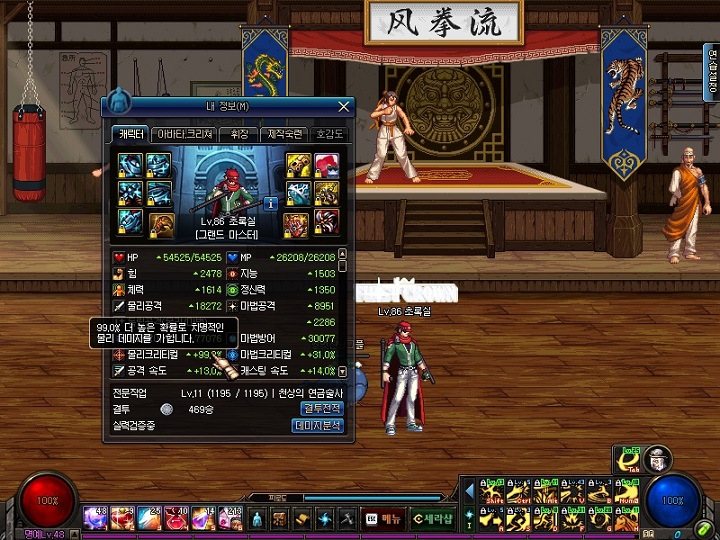The height and width of the screenshot is (540, 720).
Task: Switch to the 휘장 tab
Action: point(239,134)
